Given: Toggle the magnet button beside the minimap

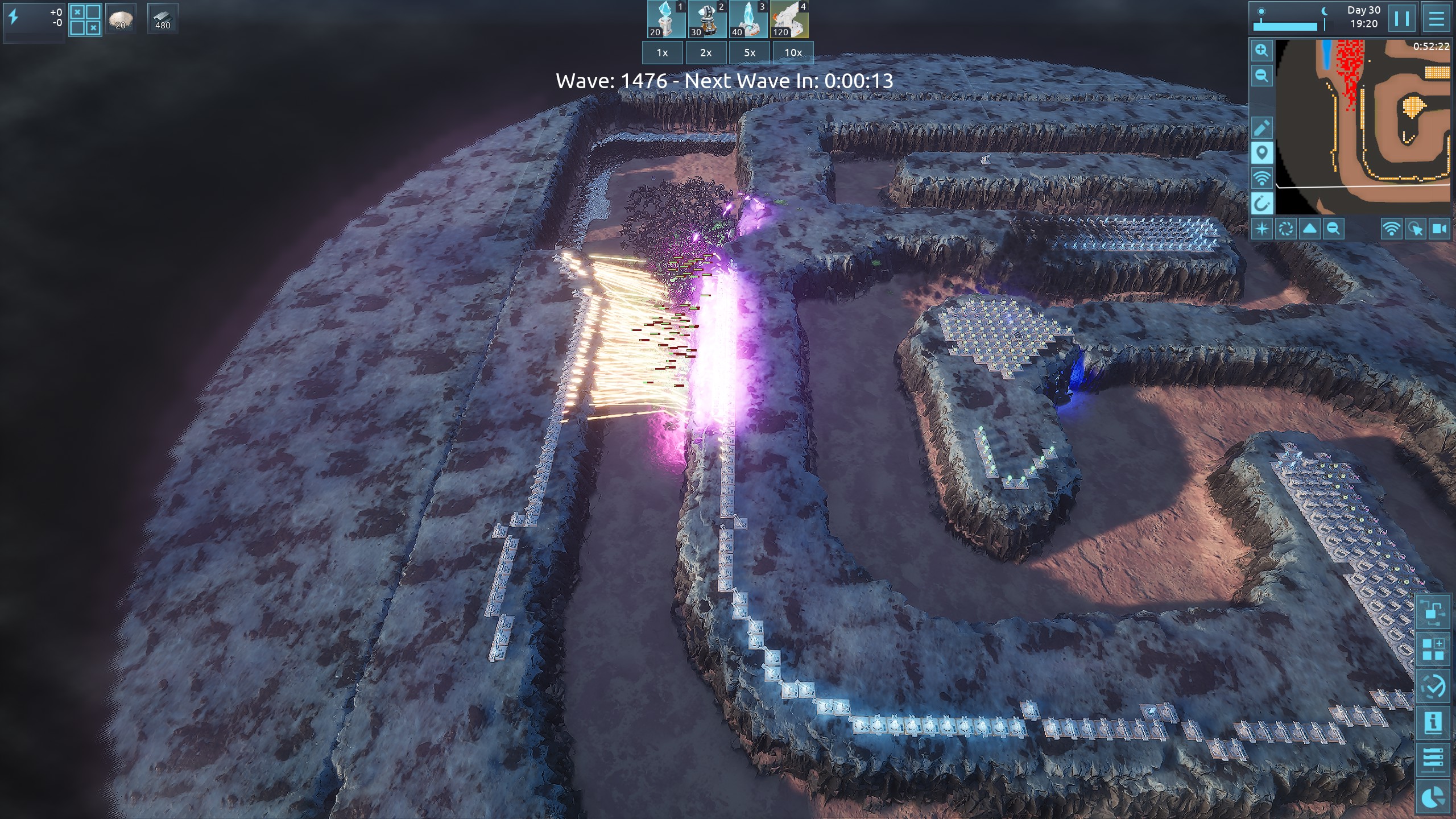Looking at the screenshot, I should click(x=1261, y=203).
